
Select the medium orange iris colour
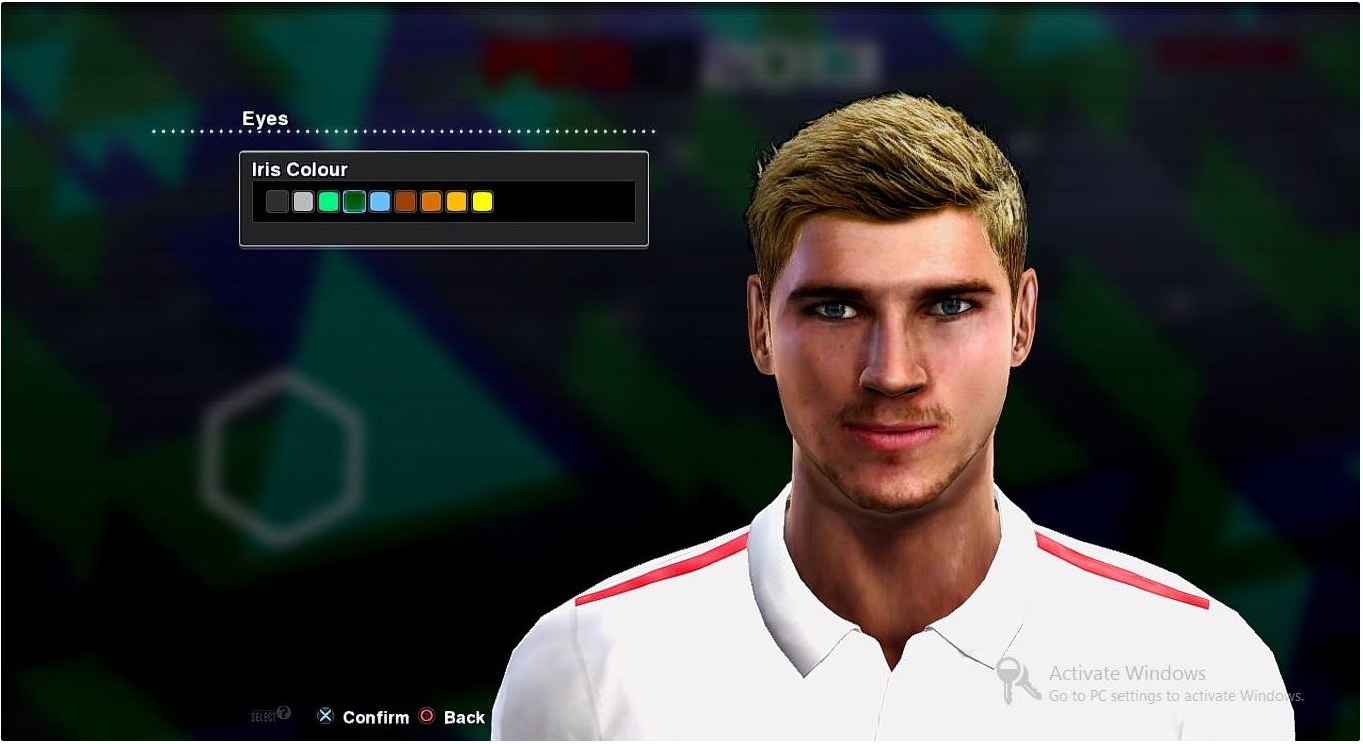[x=431, y=201]
